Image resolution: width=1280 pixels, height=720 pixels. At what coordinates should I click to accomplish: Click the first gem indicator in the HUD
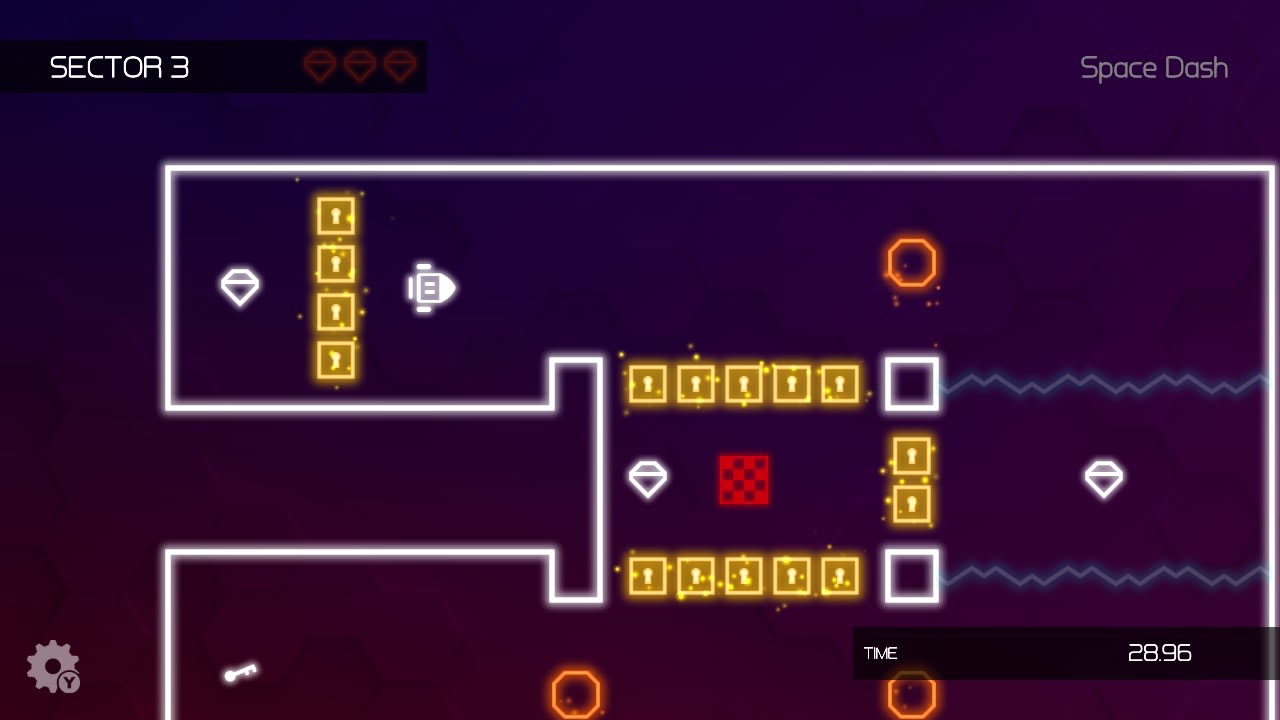319,66
